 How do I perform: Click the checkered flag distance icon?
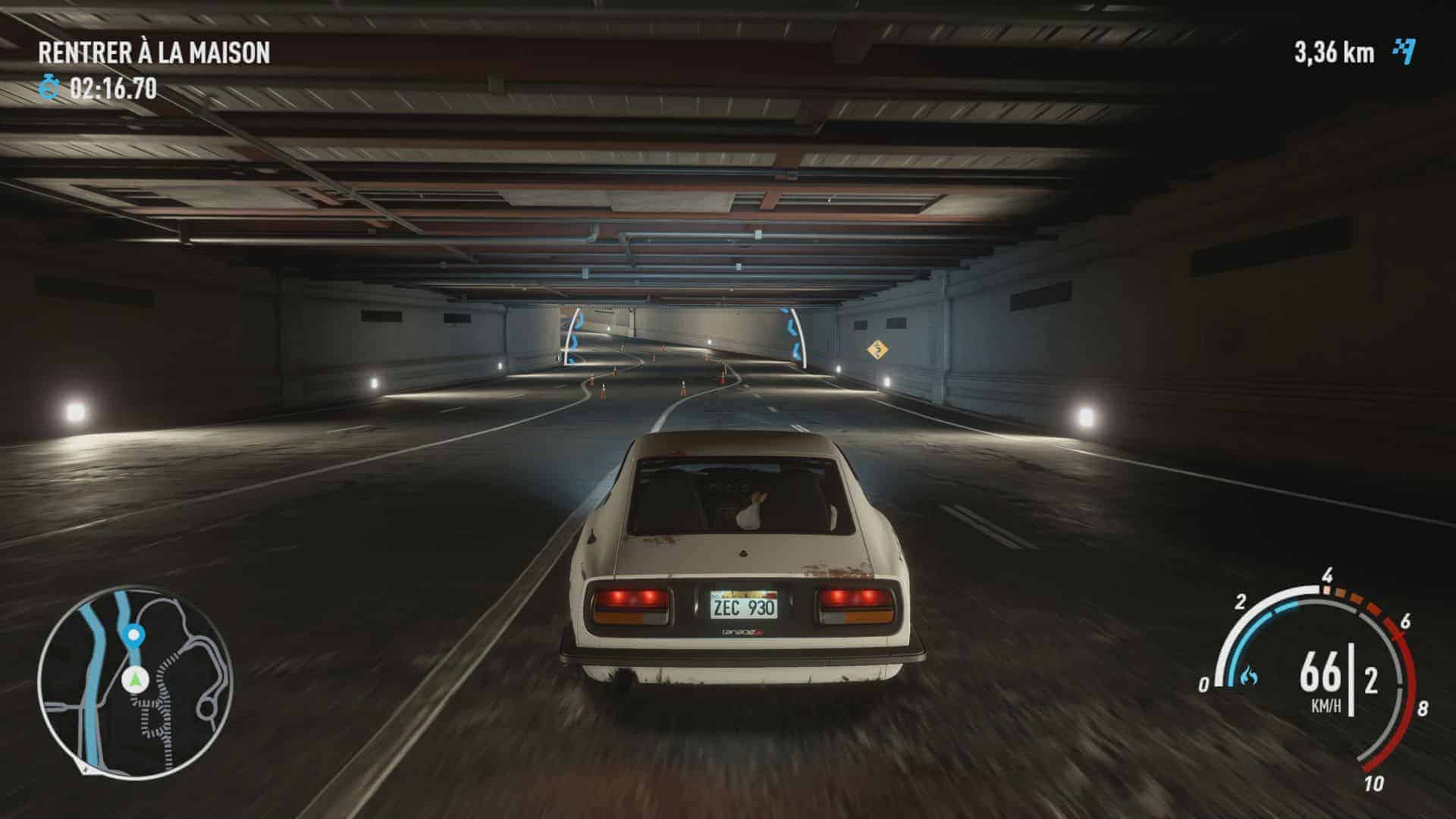click(1404, 52)
